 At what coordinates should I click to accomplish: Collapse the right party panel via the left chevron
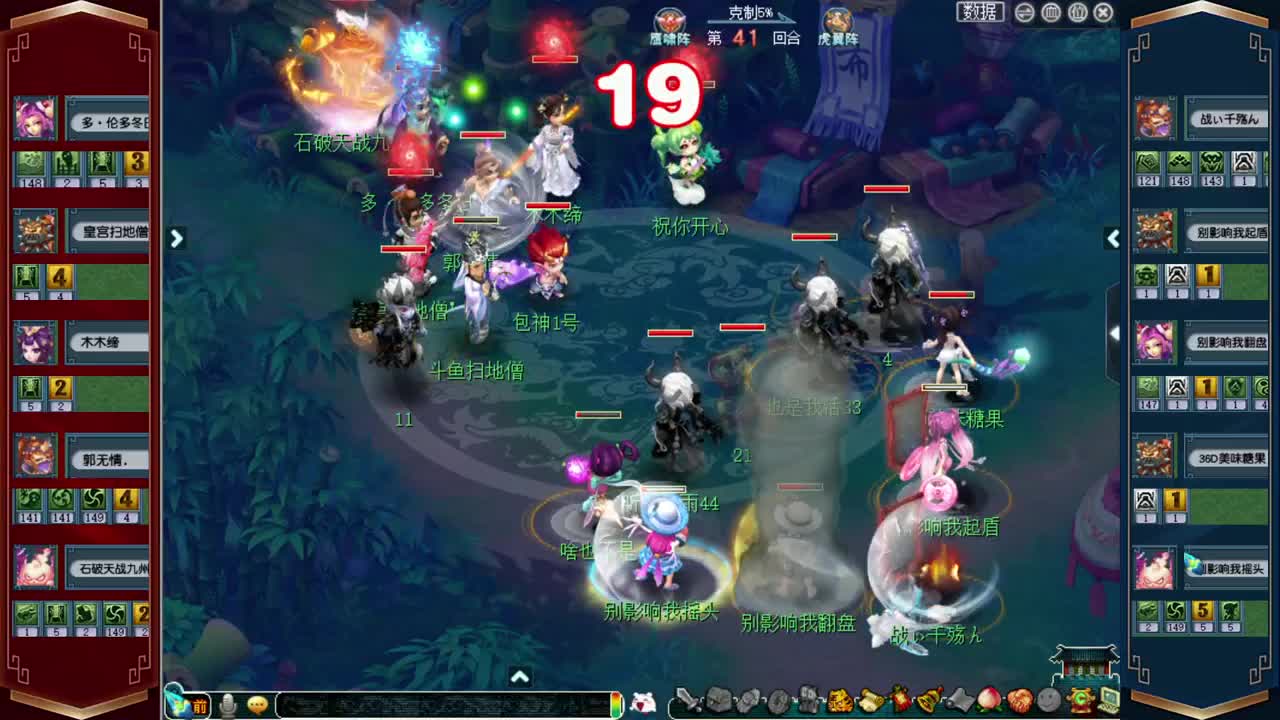click(1112, 239)
